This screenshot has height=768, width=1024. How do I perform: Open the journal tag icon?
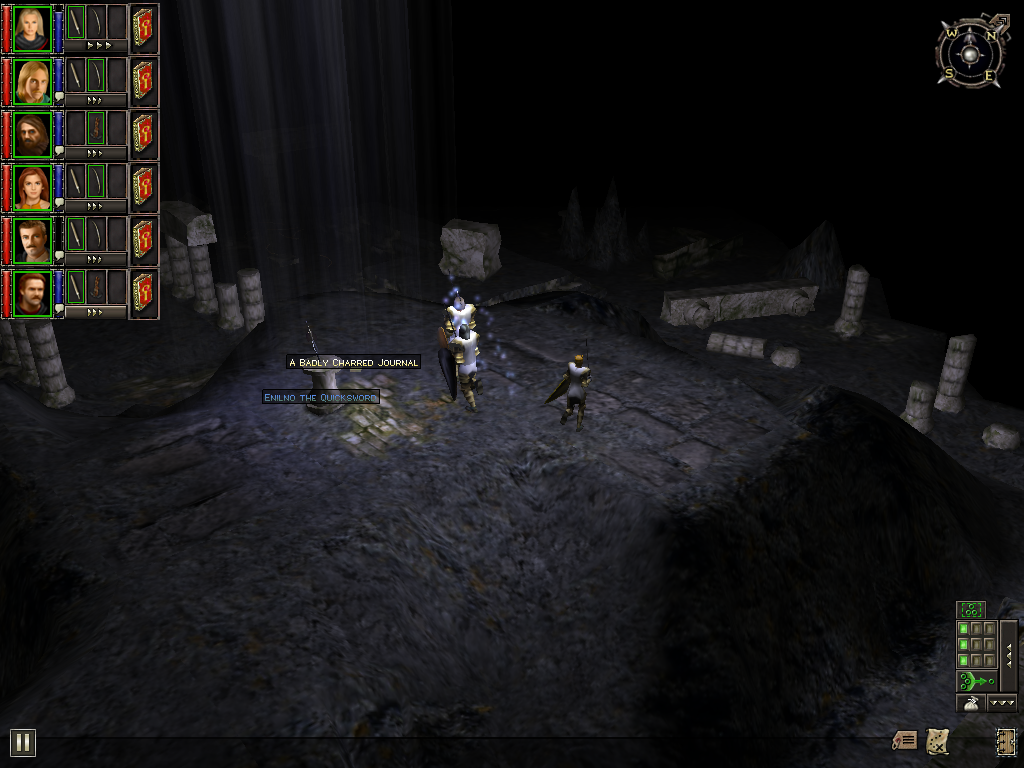point(905,741)
